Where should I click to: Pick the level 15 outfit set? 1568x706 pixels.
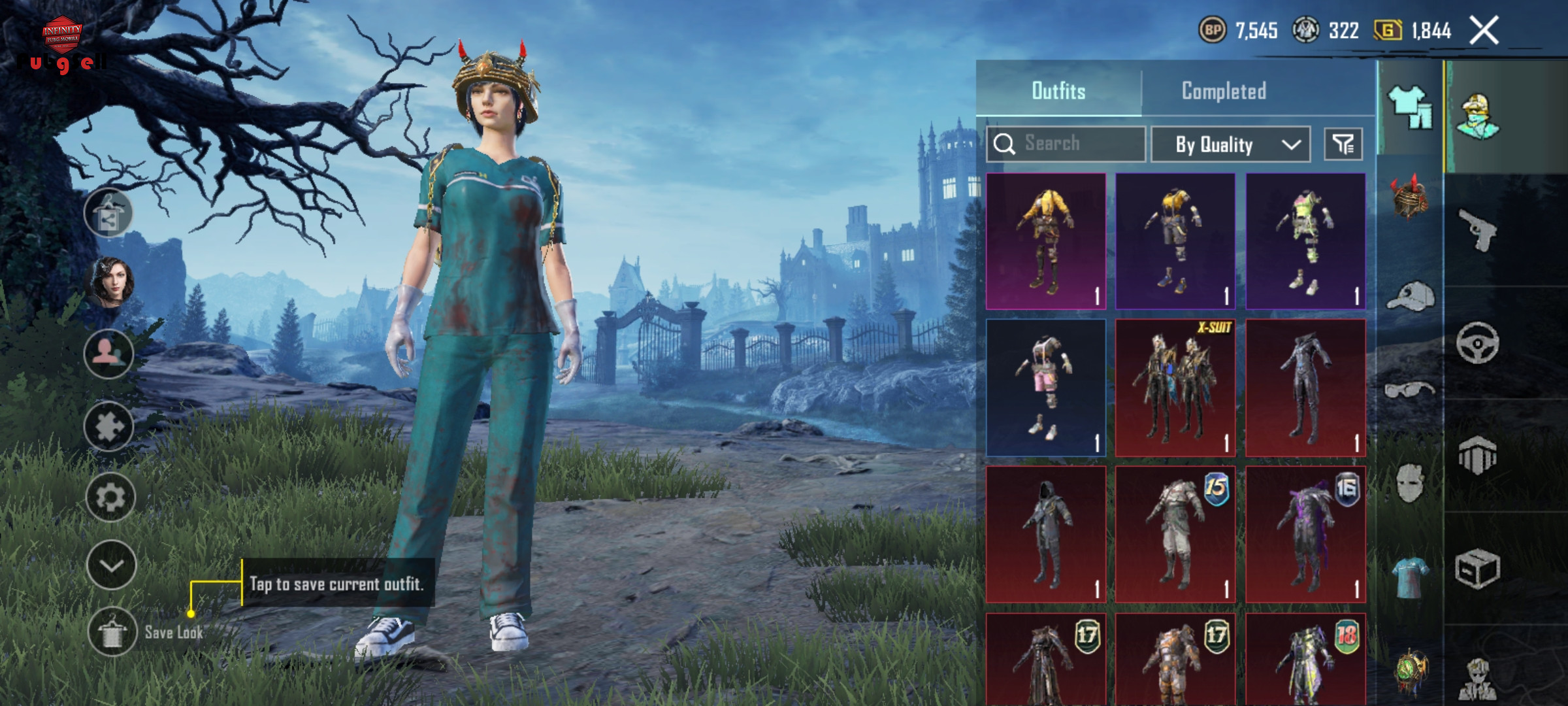[x=1175, y=534]
